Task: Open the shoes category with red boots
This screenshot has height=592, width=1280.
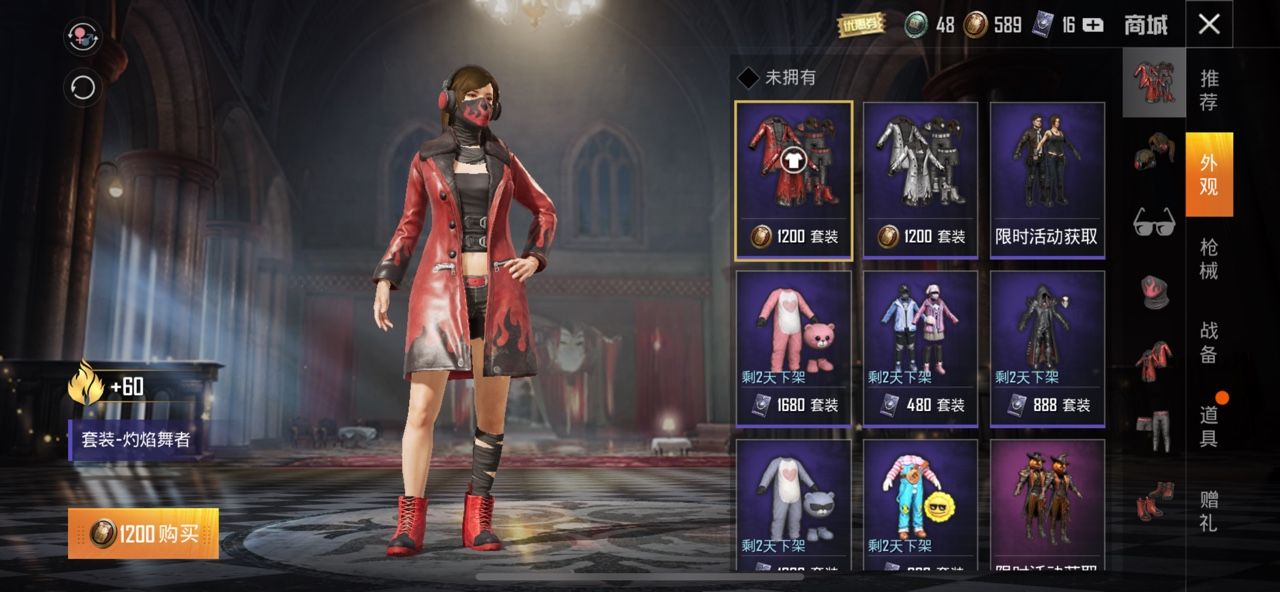Action: coord(1154,499)
